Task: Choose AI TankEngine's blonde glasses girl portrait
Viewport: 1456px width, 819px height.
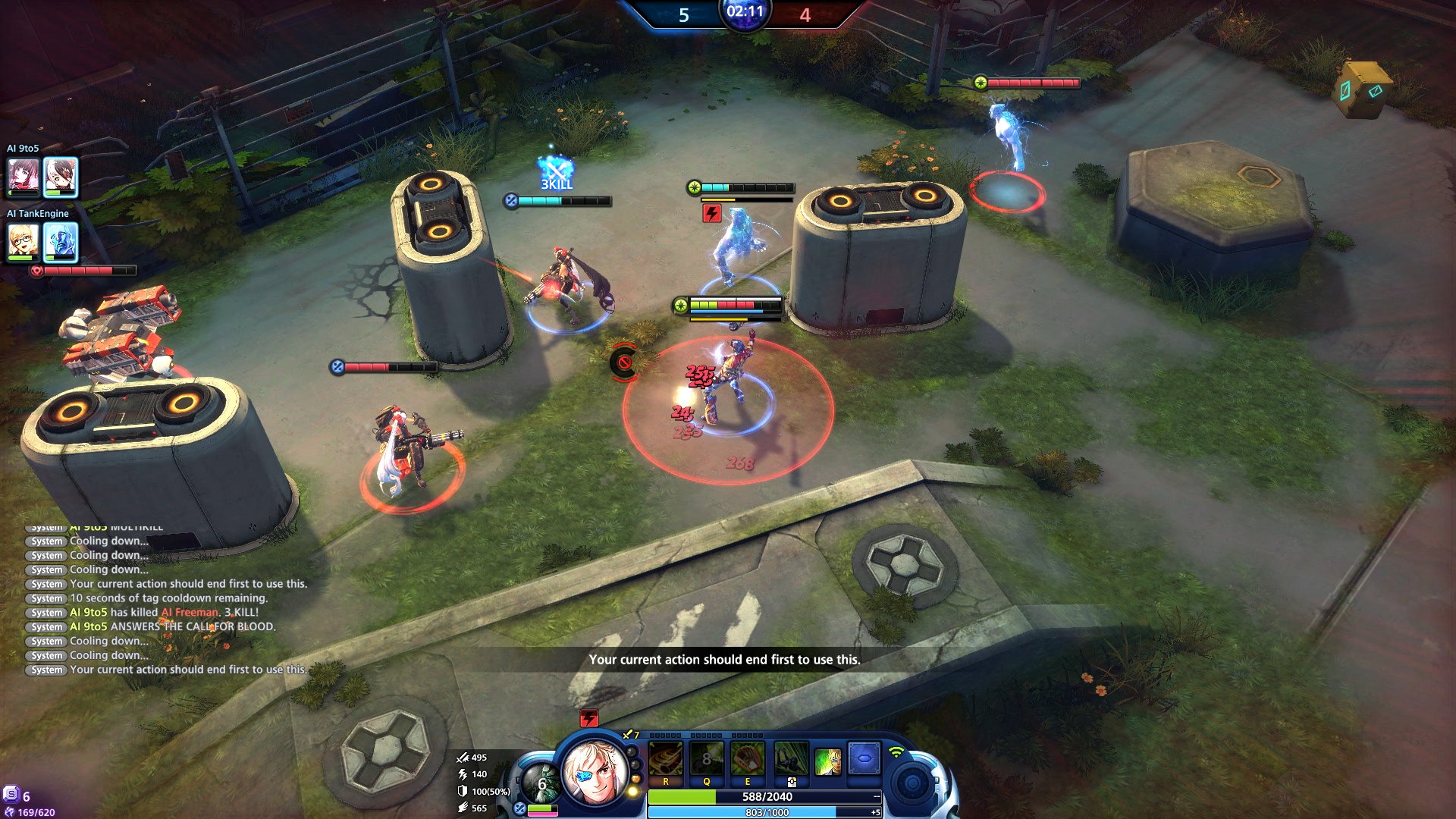Action: (24, 242)
